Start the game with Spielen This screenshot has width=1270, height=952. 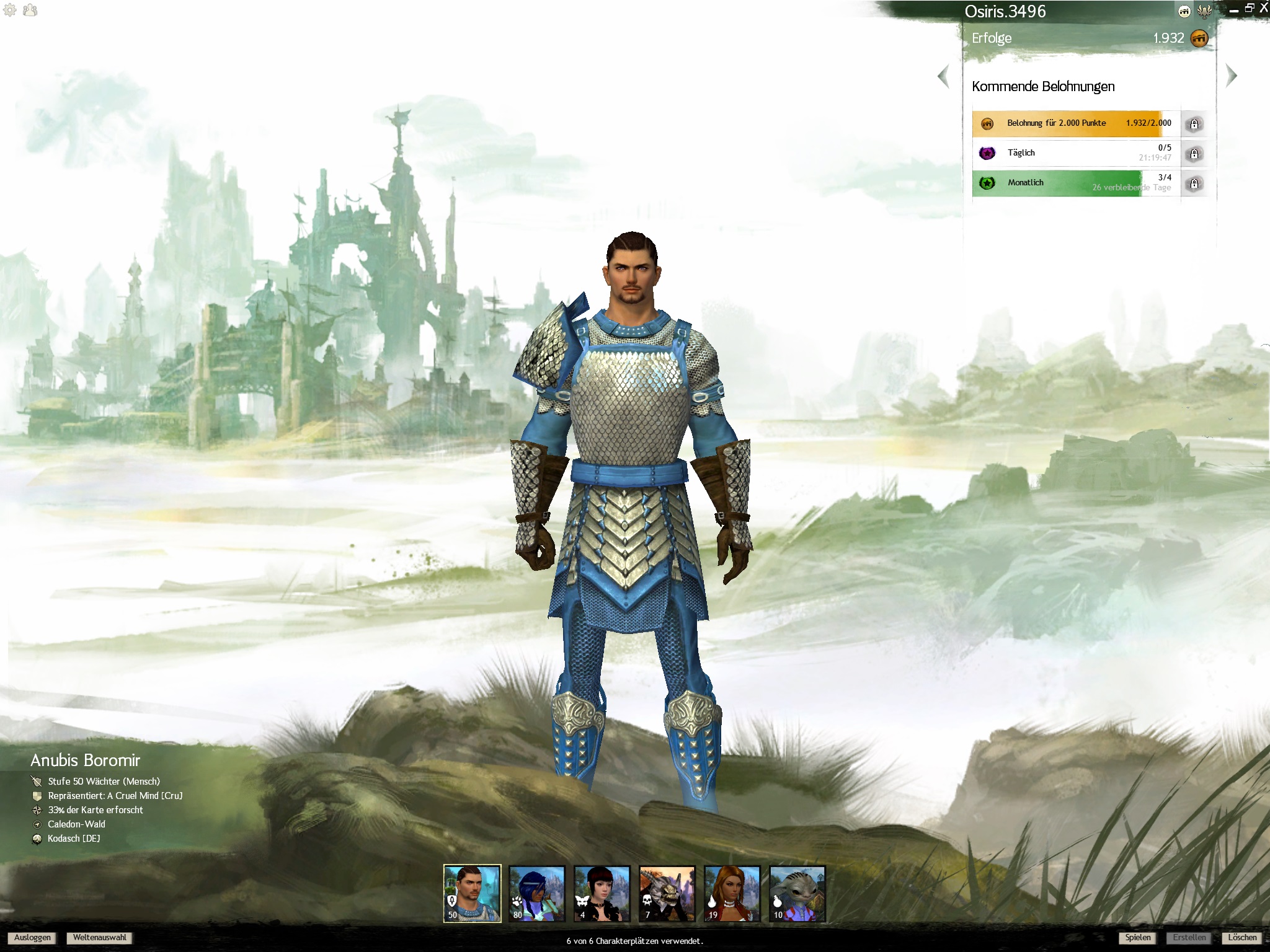point(1138,938)
